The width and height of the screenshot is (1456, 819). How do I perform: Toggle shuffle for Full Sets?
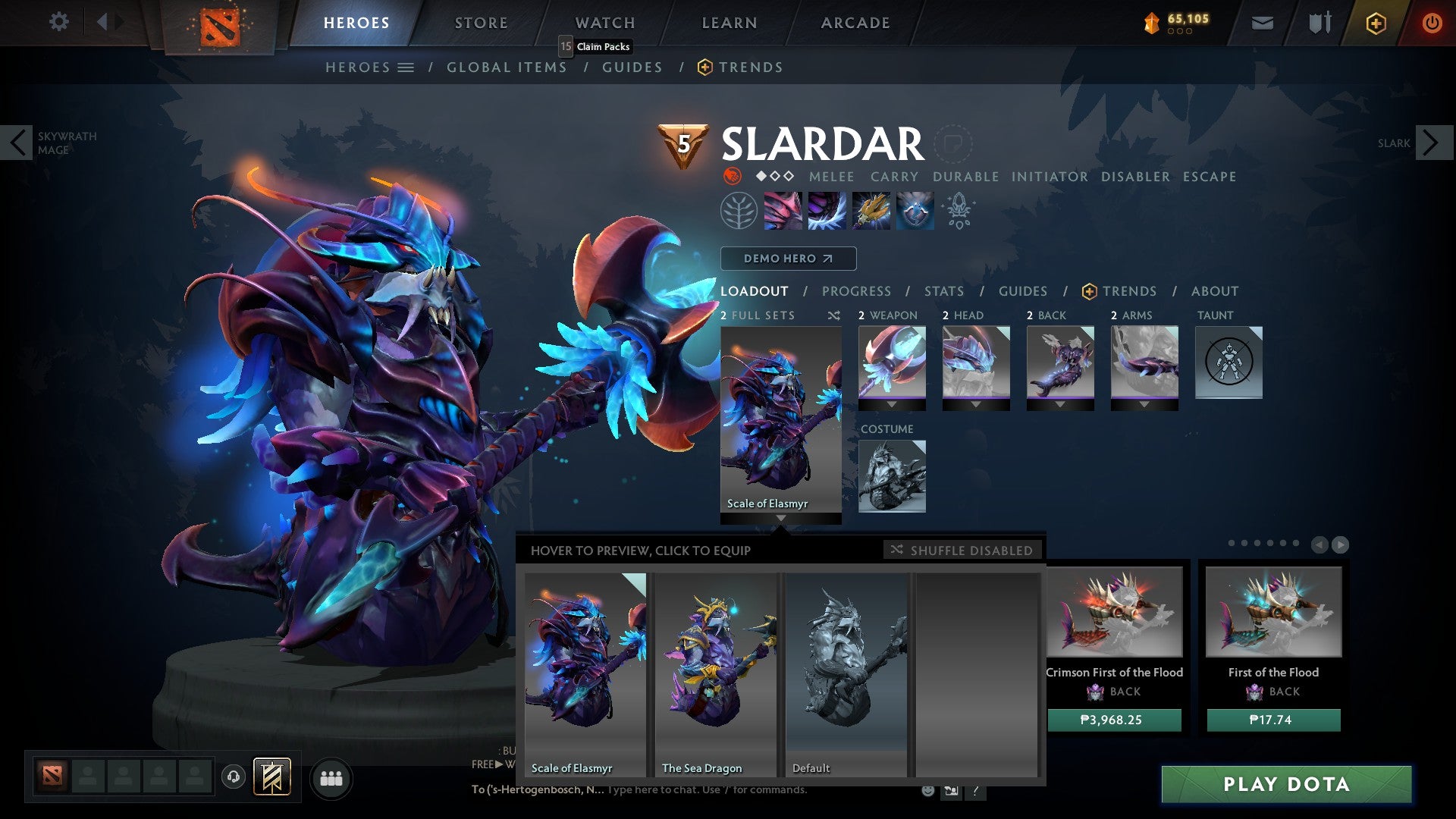pos(834,315)
